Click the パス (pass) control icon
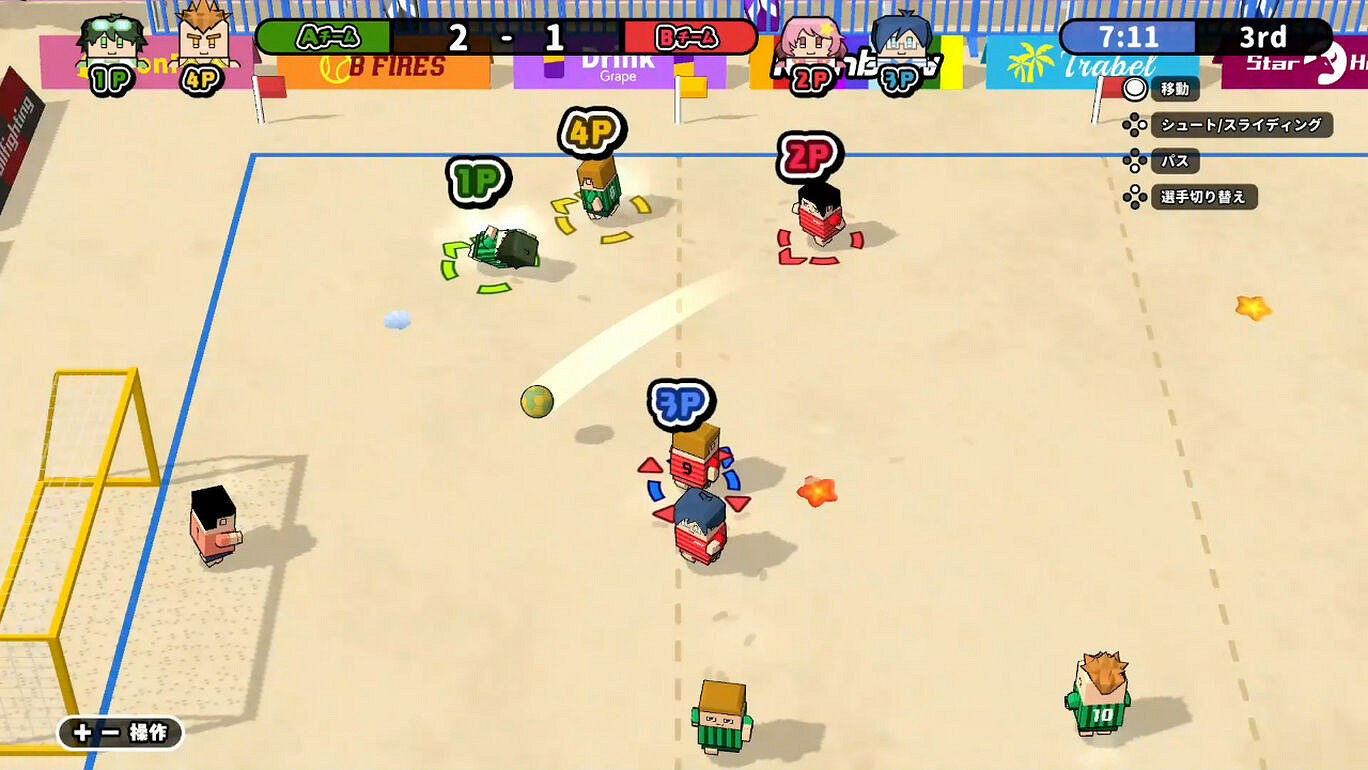This screenshot has height=770, width=1368. [x=1136, y=161]
